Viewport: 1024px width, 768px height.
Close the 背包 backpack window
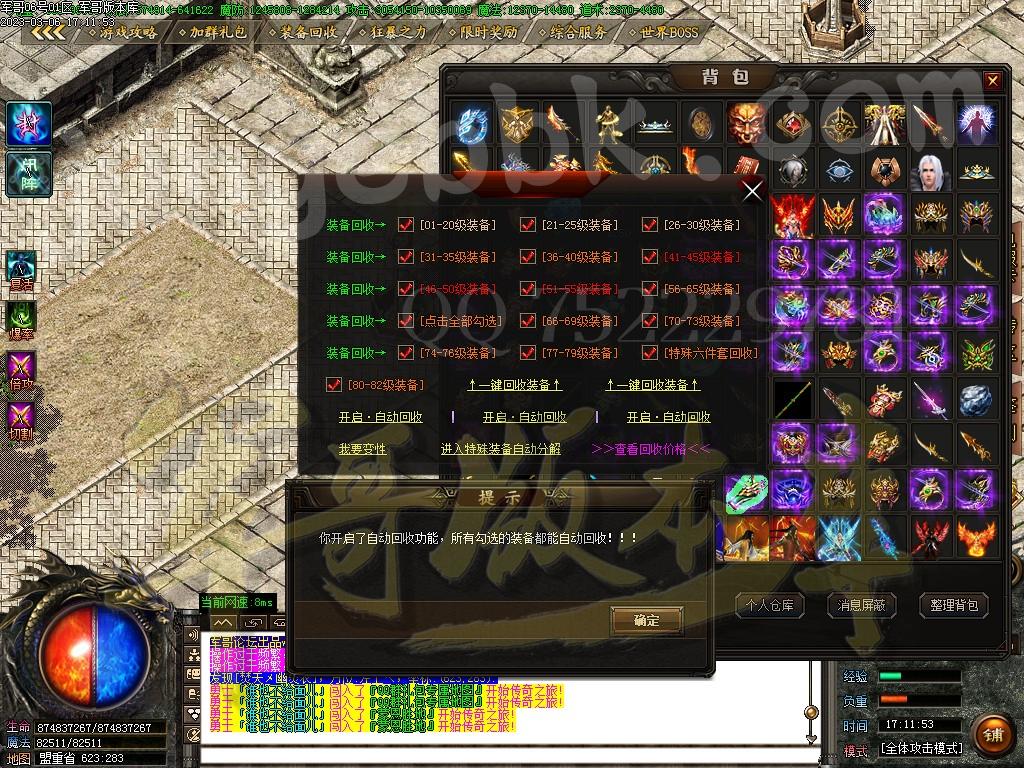pyautogui.click(x=992, y=81)
